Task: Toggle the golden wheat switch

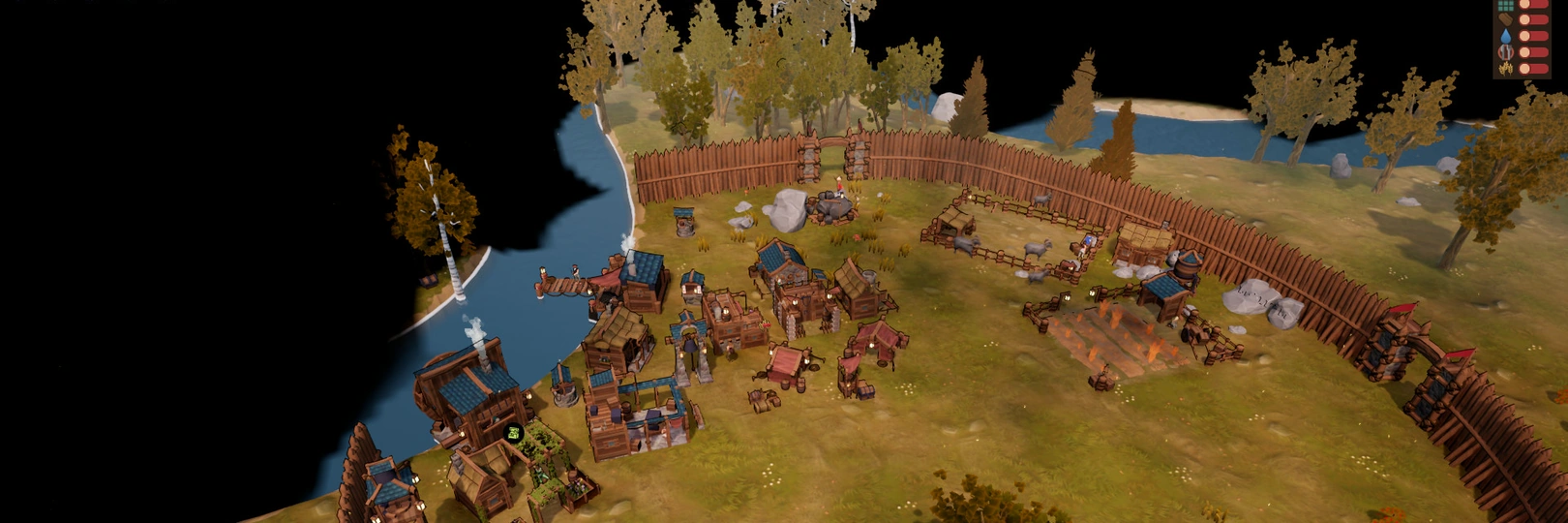Action: pyautogui.click(x=1533, y=69)
